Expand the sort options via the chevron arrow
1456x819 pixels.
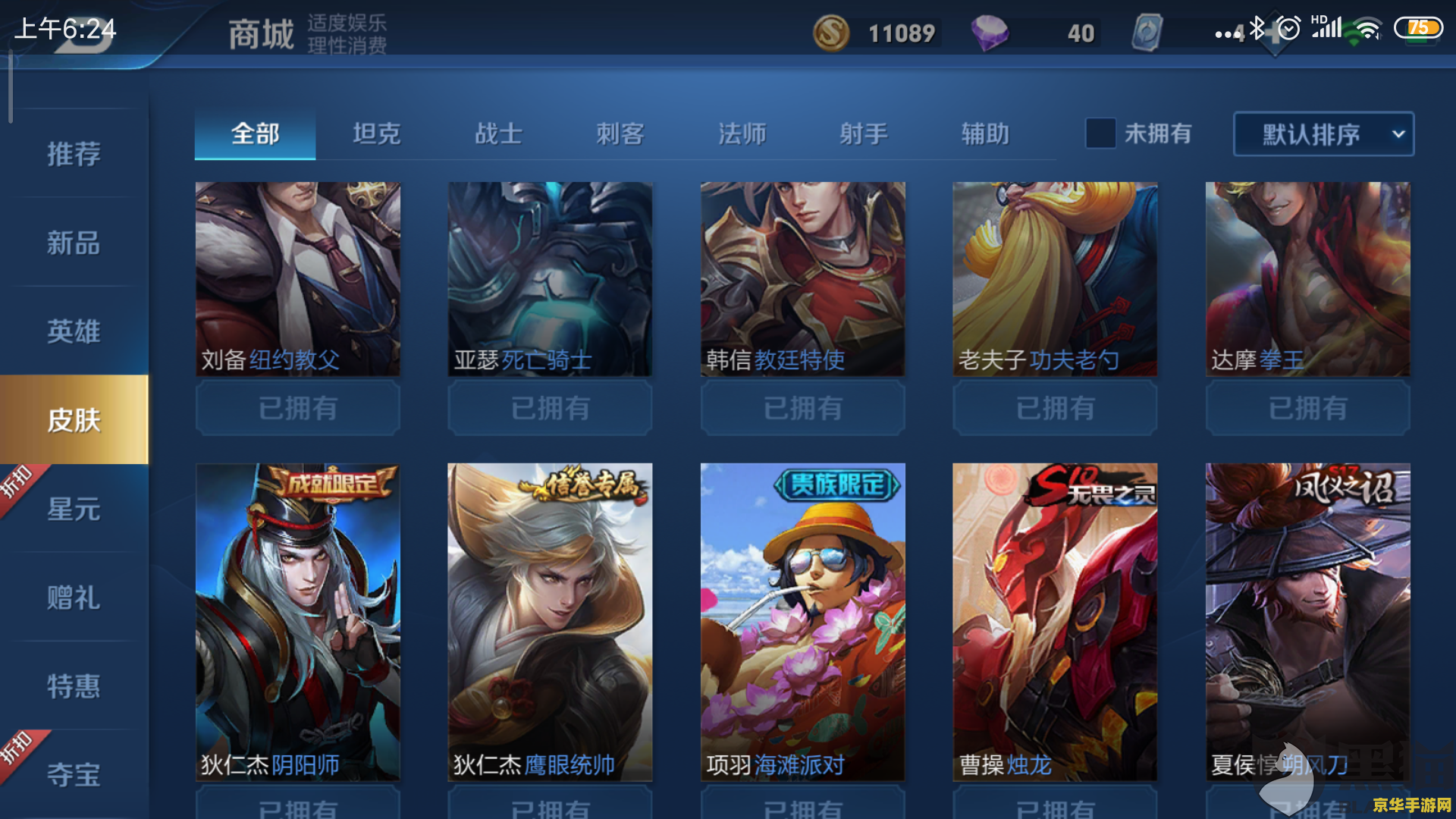[1399, 133]
